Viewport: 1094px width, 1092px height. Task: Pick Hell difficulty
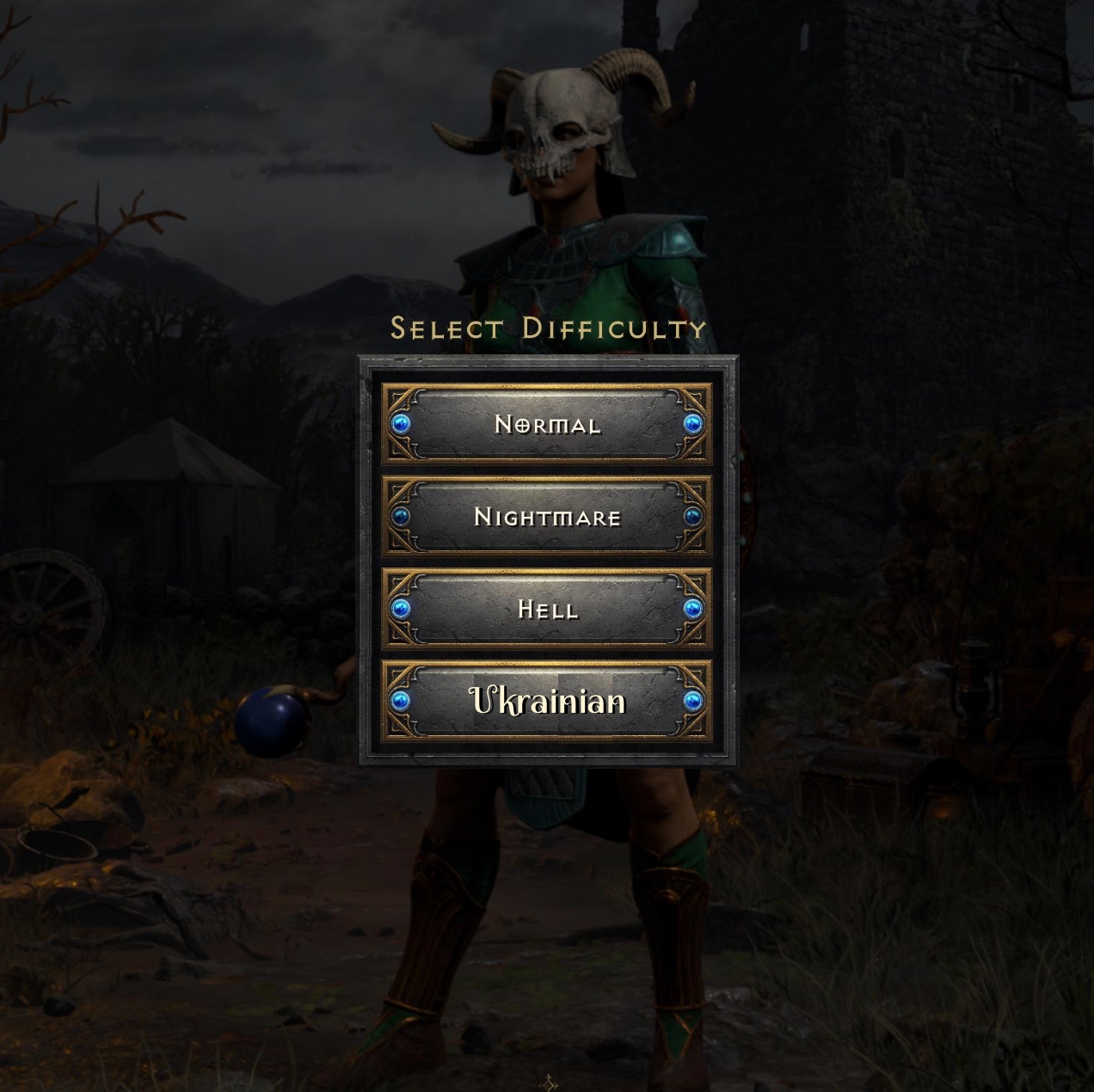point(547,610)
